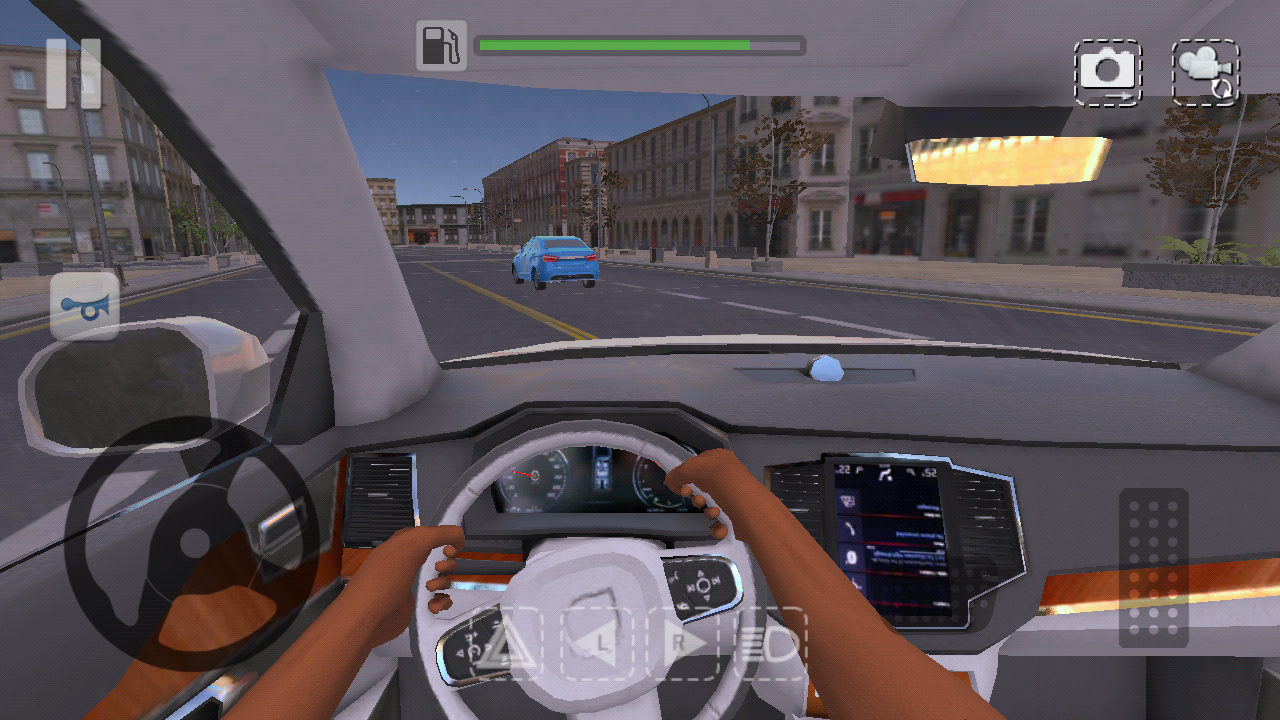
Task: Take a screenshot with the camera icon
Action: (x=1107, y=72)
